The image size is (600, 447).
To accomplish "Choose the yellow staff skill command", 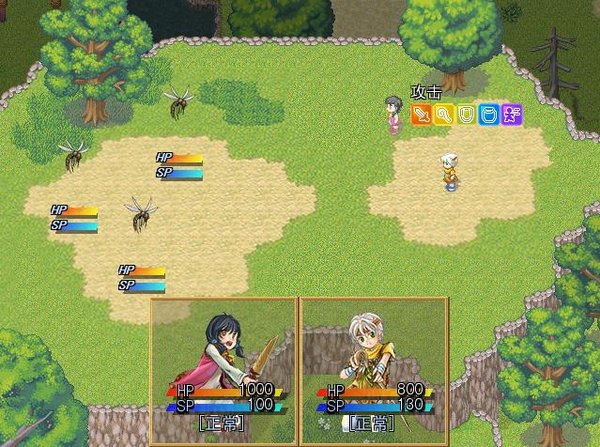I will click(443, 115).
